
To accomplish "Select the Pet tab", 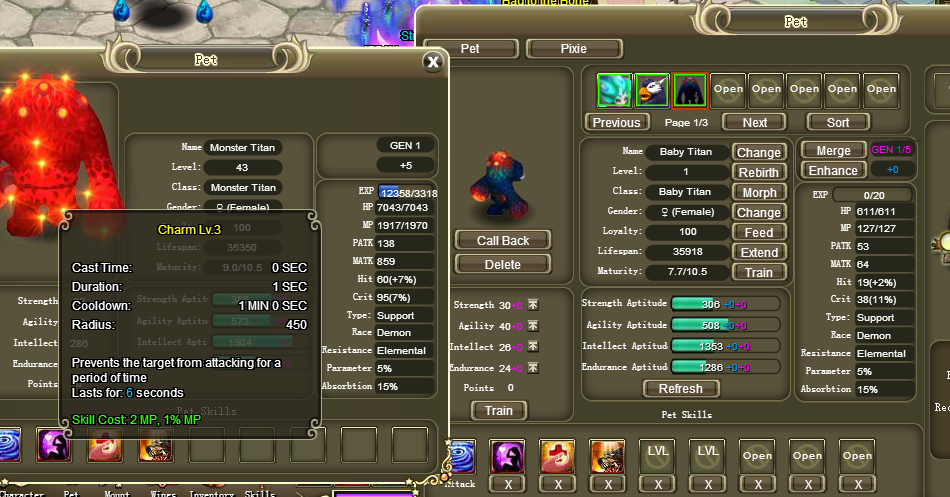I will click(470, 48).
